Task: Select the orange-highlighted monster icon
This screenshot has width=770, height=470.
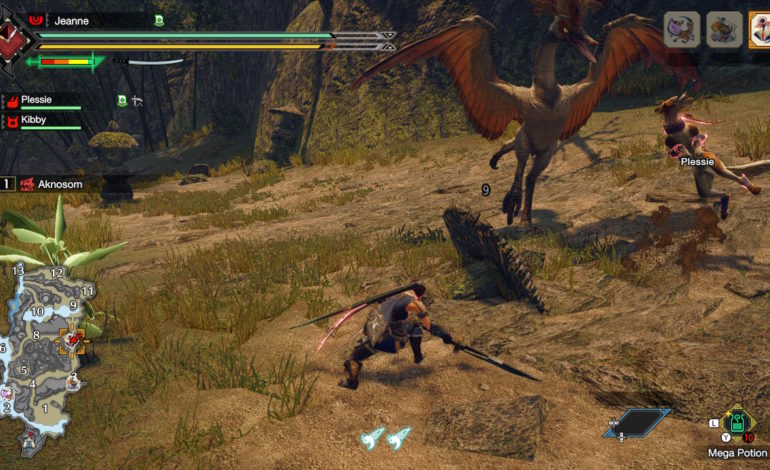Action: 758,29
